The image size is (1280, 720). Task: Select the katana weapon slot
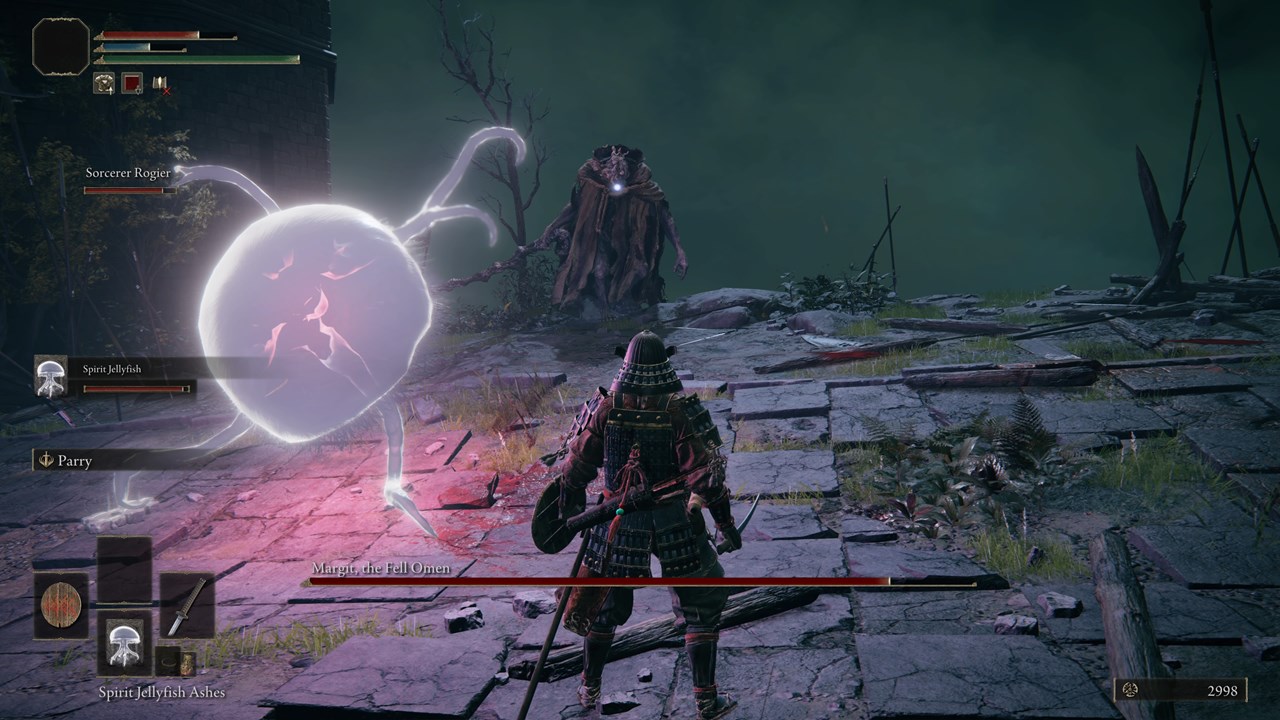coord(187,606)
